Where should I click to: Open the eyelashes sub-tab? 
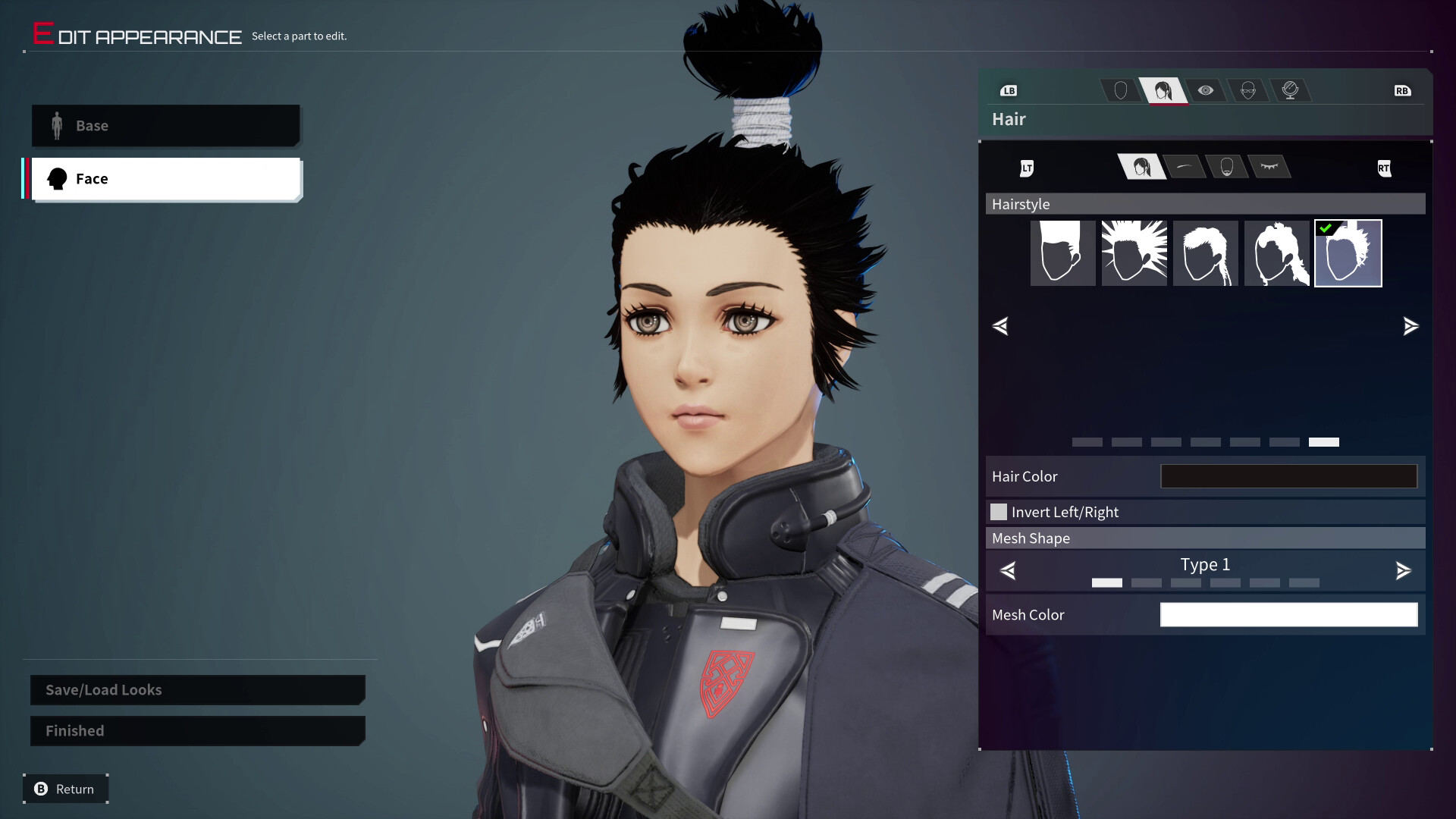click(1269, 167)
